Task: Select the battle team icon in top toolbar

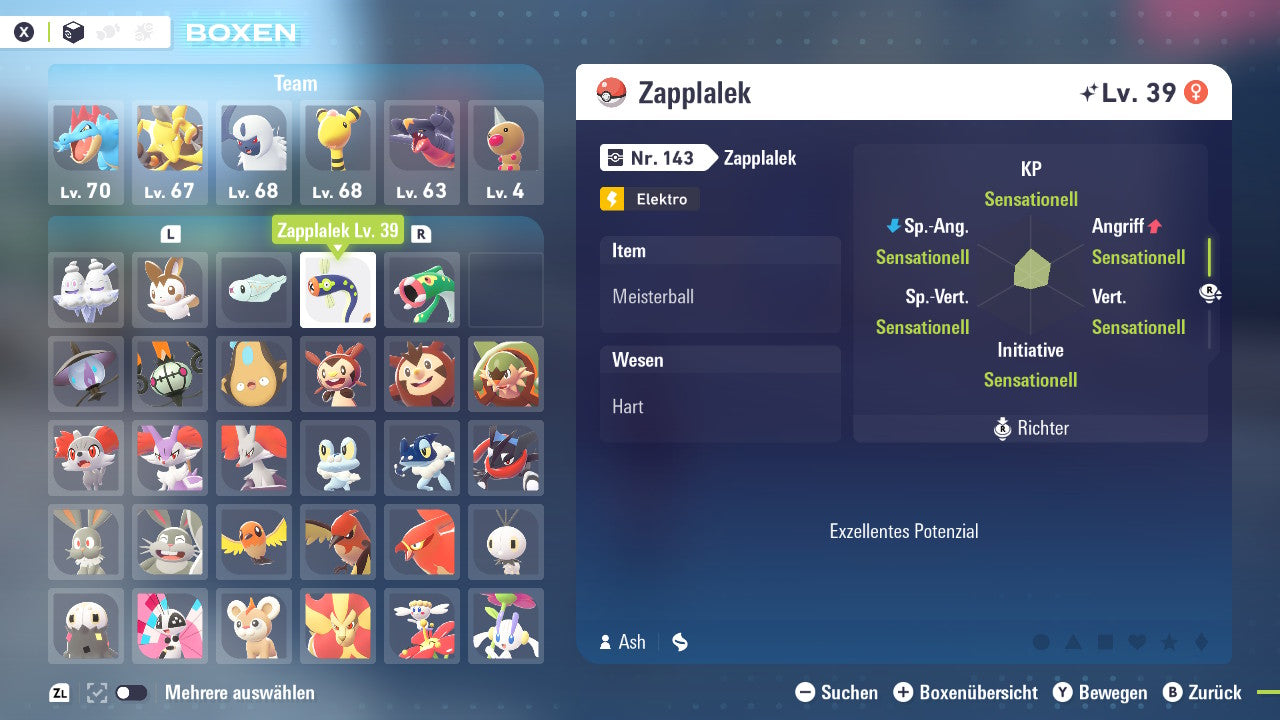Action: pyautogui.click(x=143, y=31)
